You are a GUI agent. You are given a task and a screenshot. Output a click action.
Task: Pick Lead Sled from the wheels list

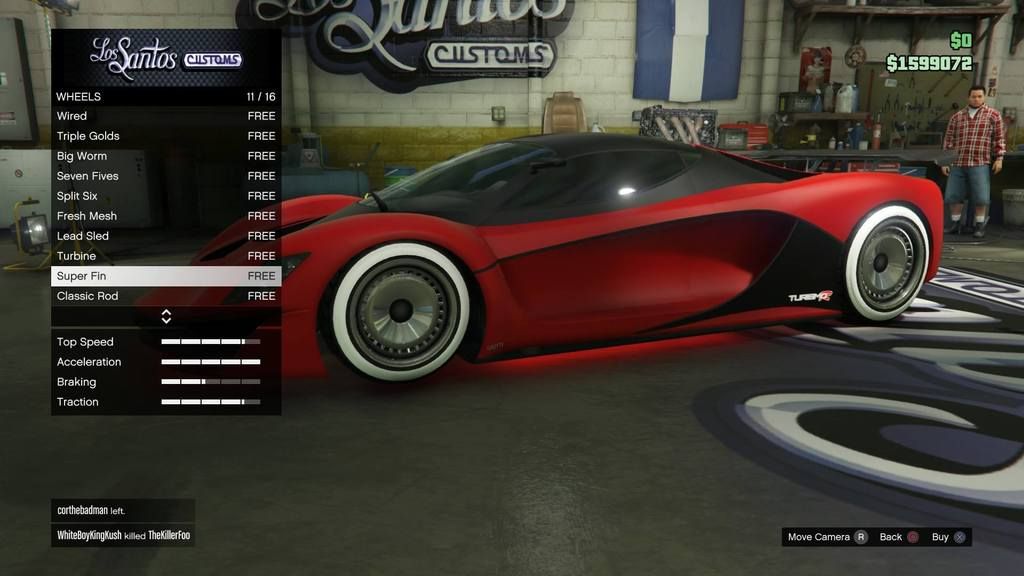(165, 236)
